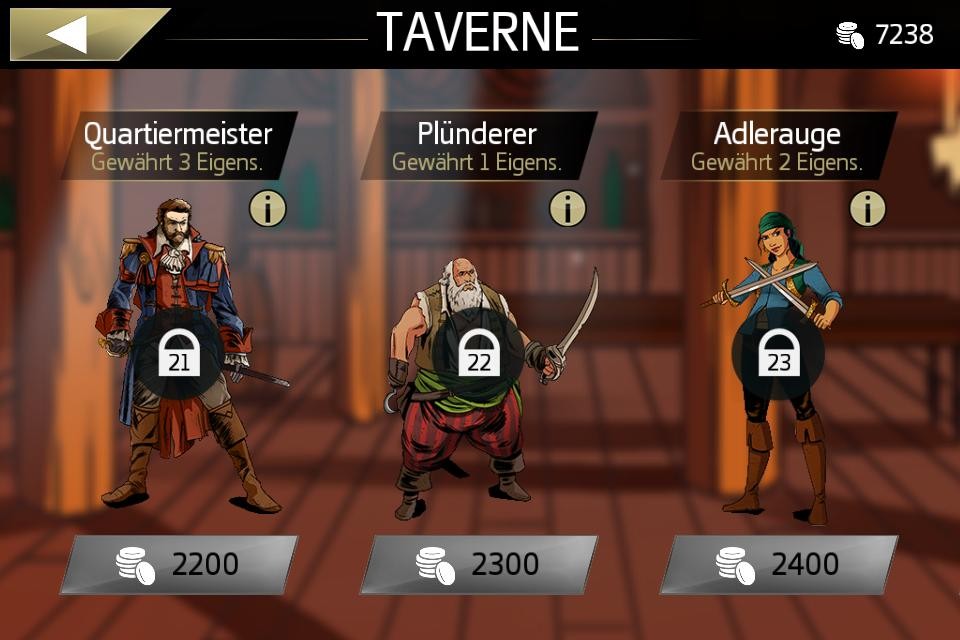Image resolution: width=960 pixels, height=640 pixels.
Task: Open the Plünderer info icon
Action: (567, 208)
